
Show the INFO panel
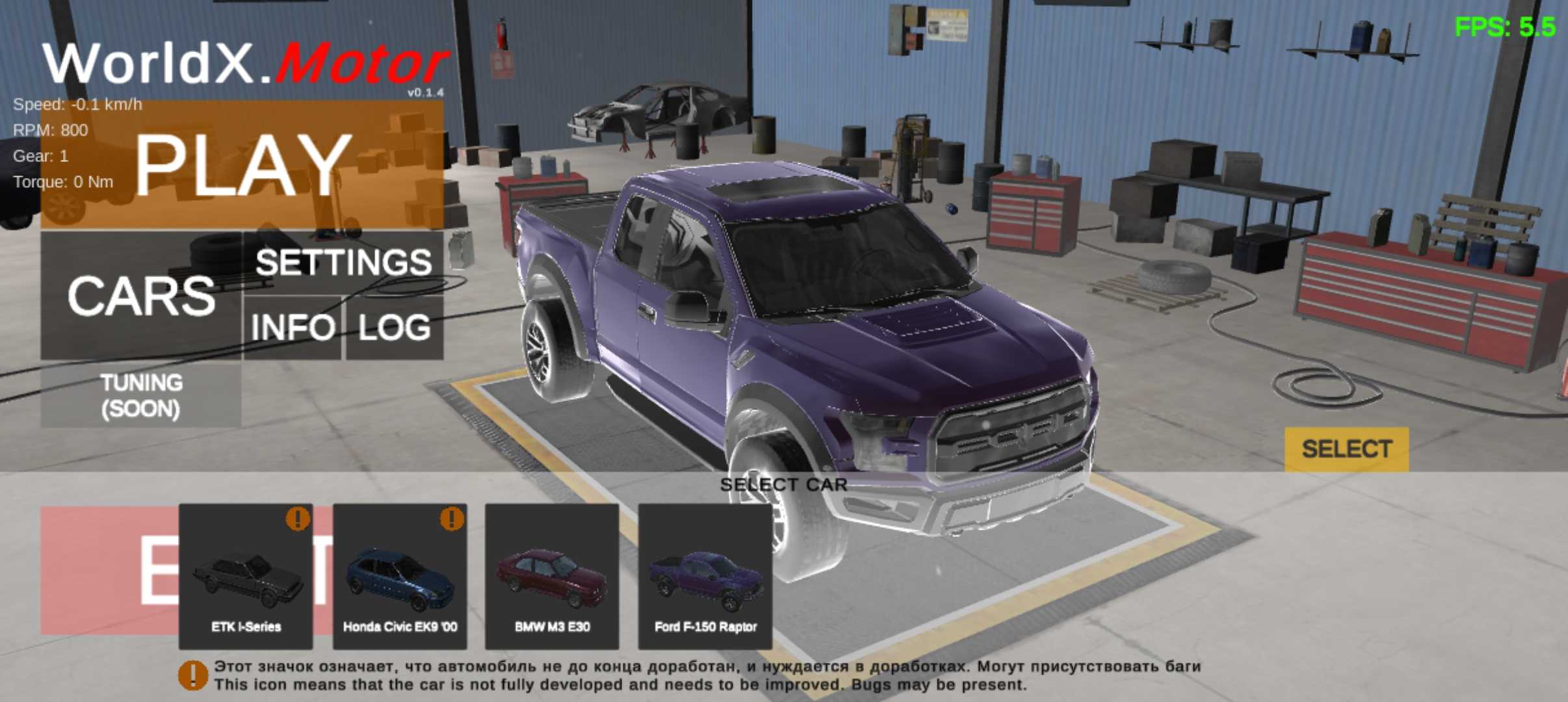pos(293,327)
